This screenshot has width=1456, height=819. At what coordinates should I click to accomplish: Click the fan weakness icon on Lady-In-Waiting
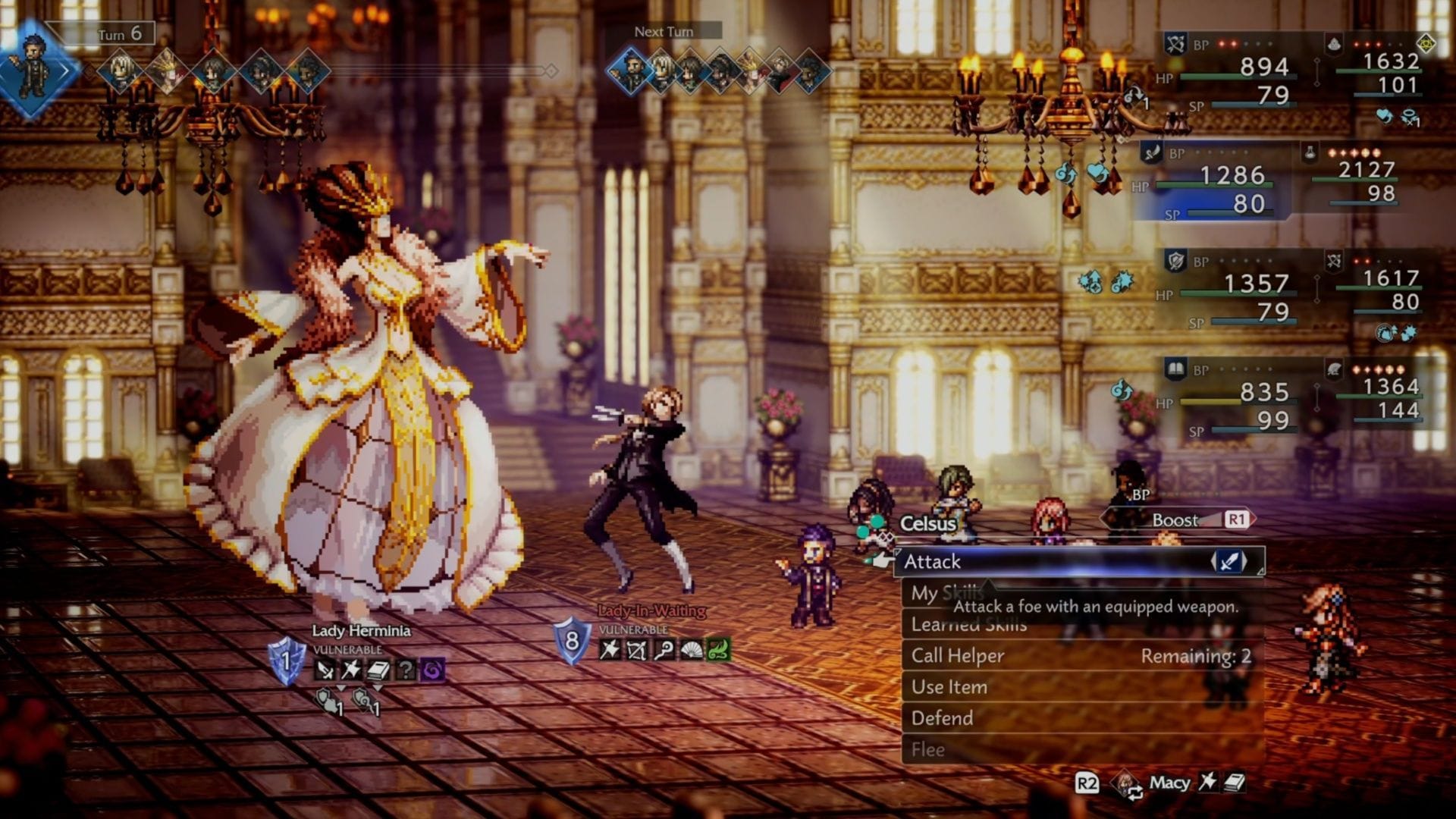pyautogui.click(x=692, y=650)
